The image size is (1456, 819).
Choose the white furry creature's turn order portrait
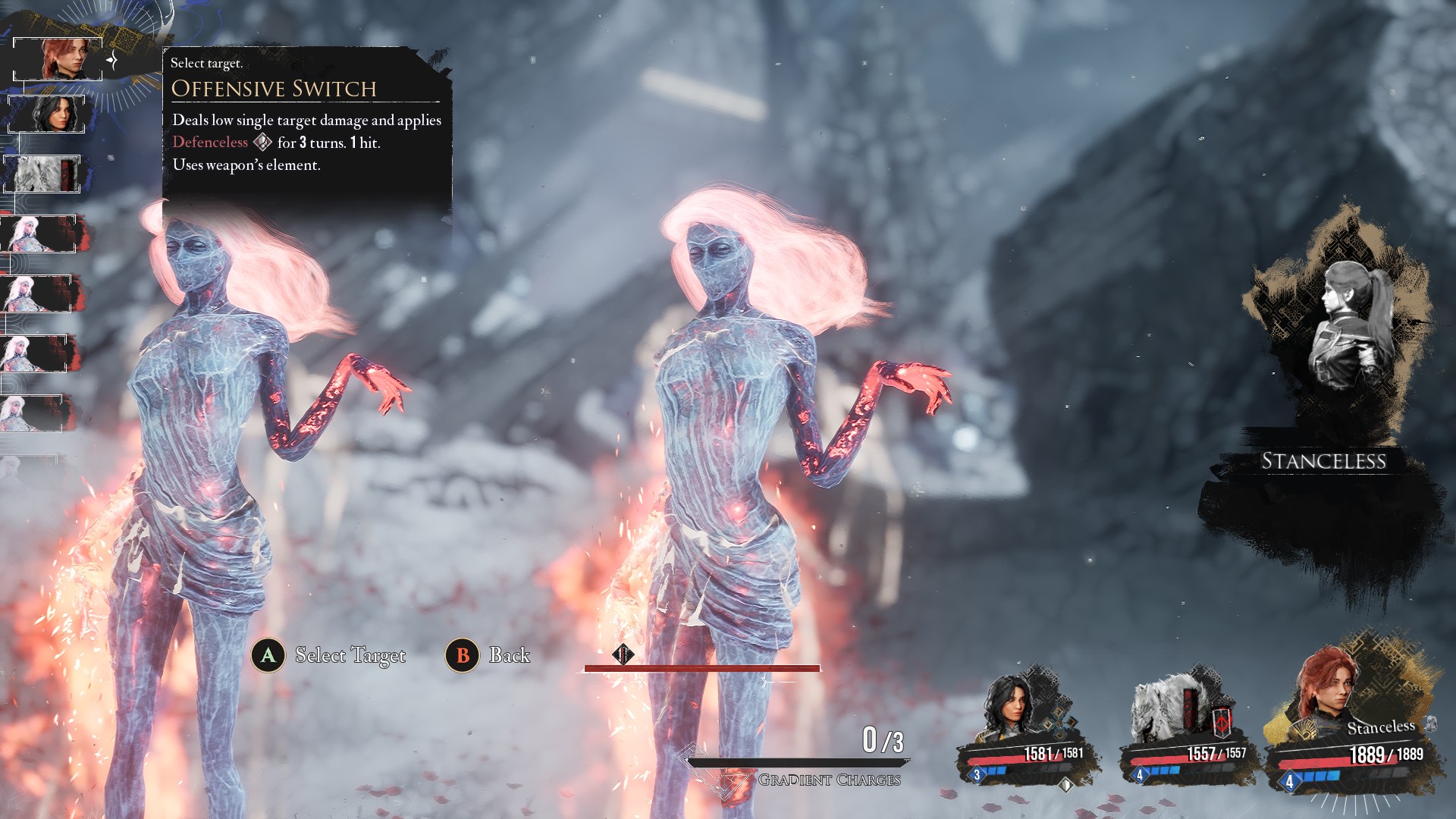click(x=42, y=174)
